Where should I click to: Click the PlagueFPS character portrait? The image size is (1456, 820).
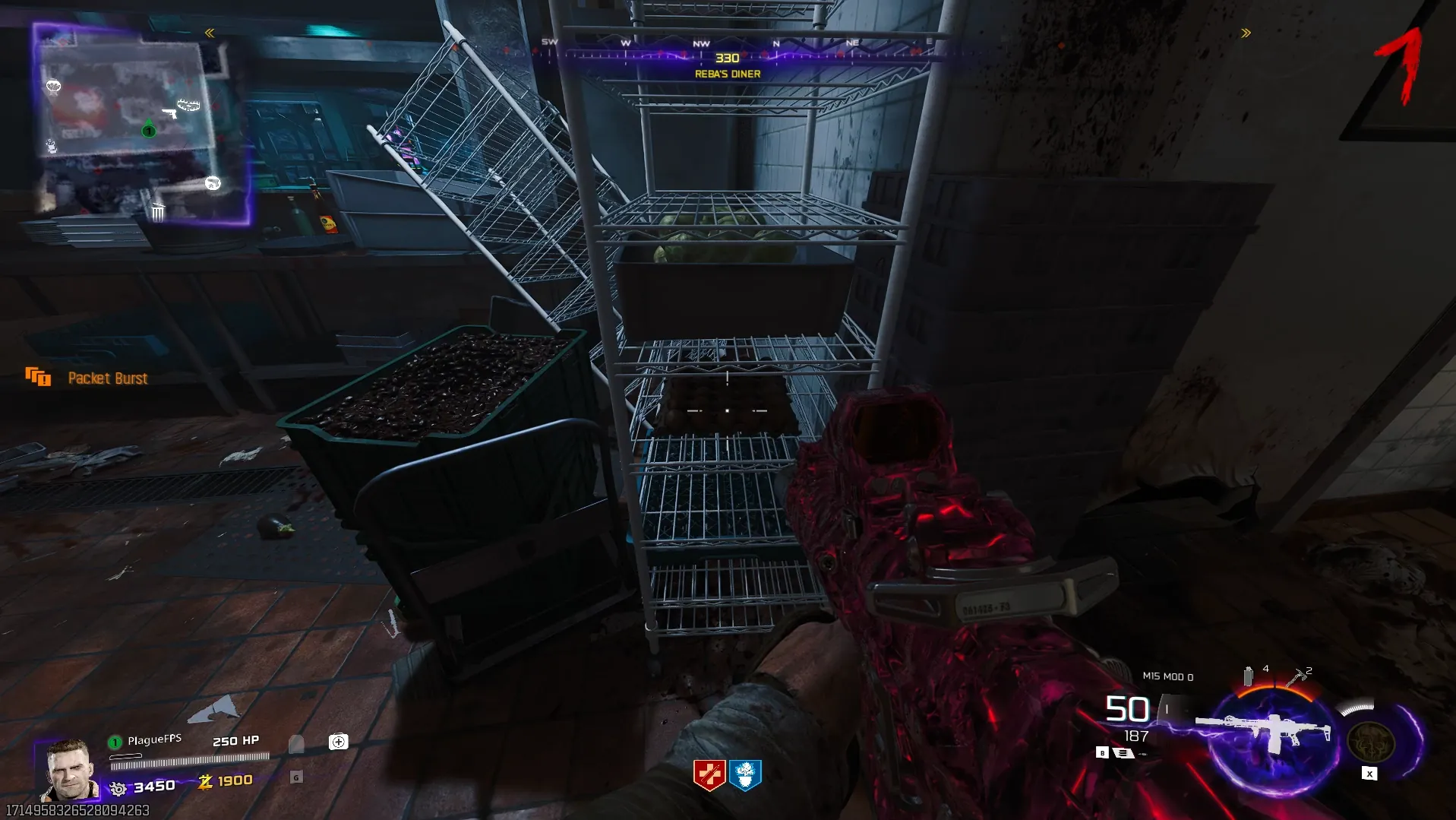[x=70, y=771]
